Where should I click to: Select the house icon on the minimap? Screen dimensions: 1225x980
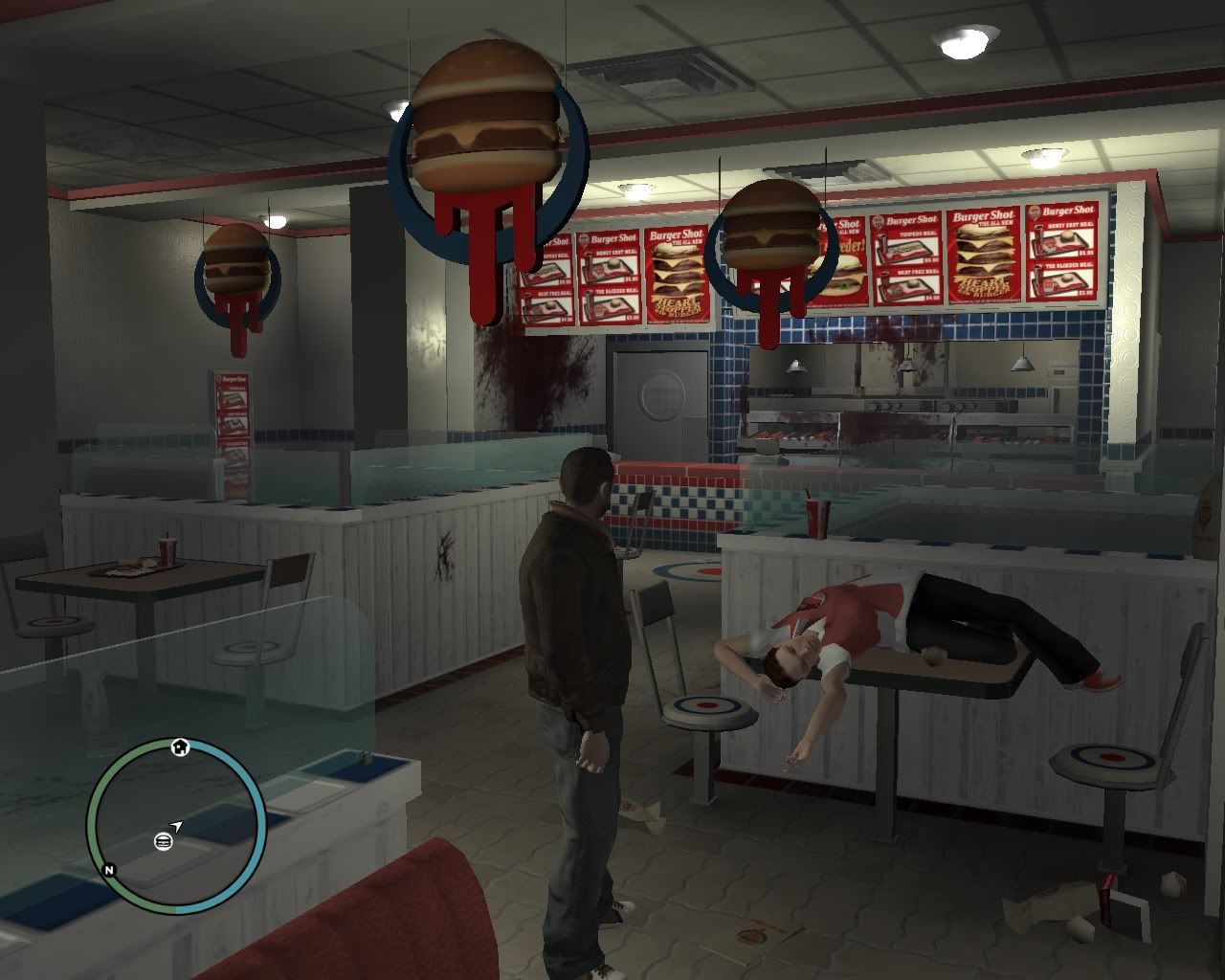click(180, 746)
